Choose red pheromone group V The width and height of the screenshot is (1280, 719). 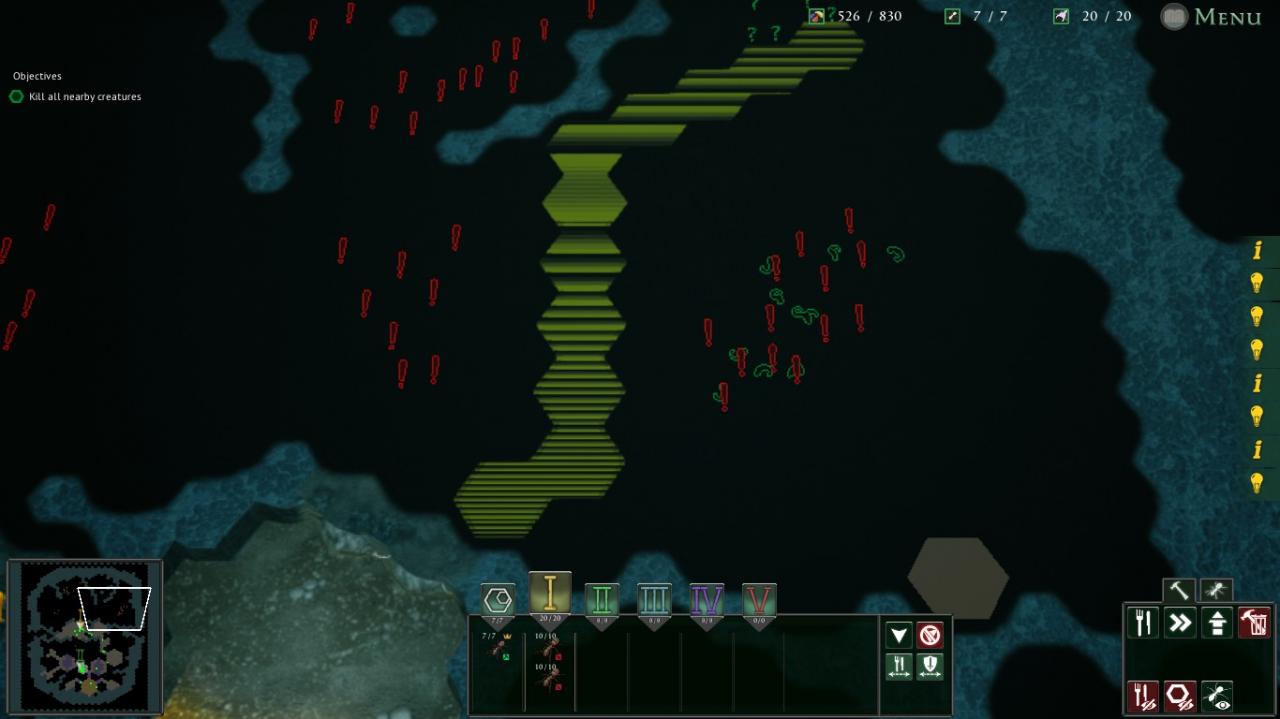click(759, 600)
